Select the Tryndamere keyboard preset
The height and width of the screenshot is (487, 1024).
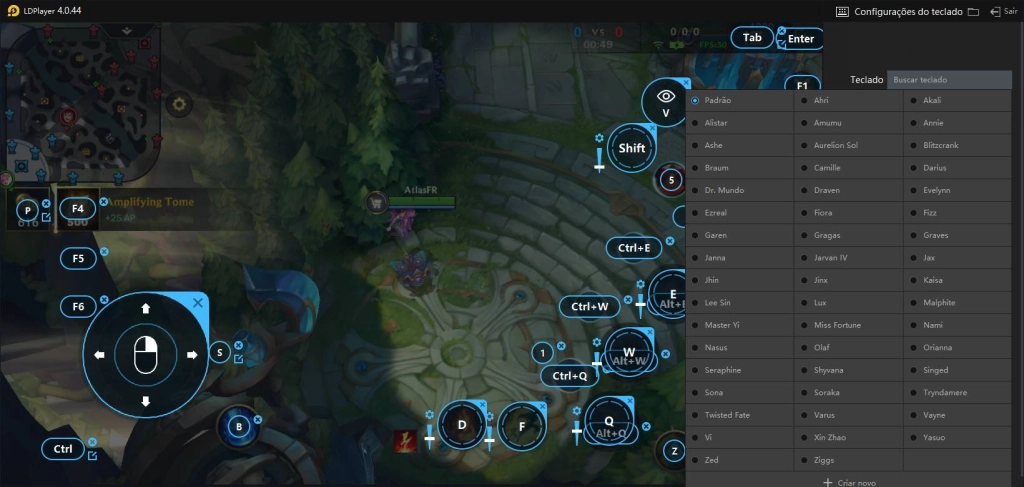coord(945,392)
